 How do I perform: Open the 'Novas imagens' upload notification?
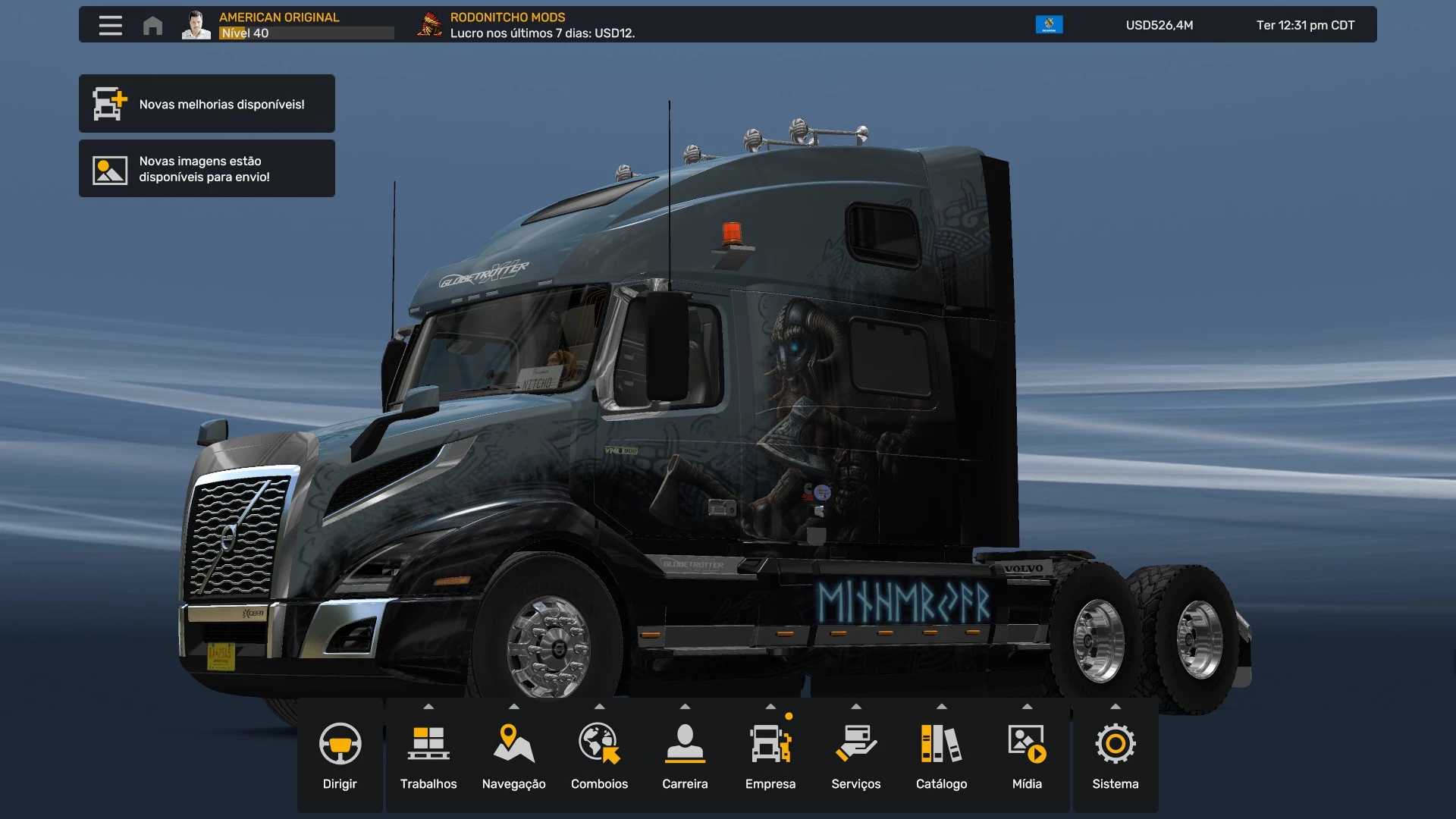click(x=207, y=168)
